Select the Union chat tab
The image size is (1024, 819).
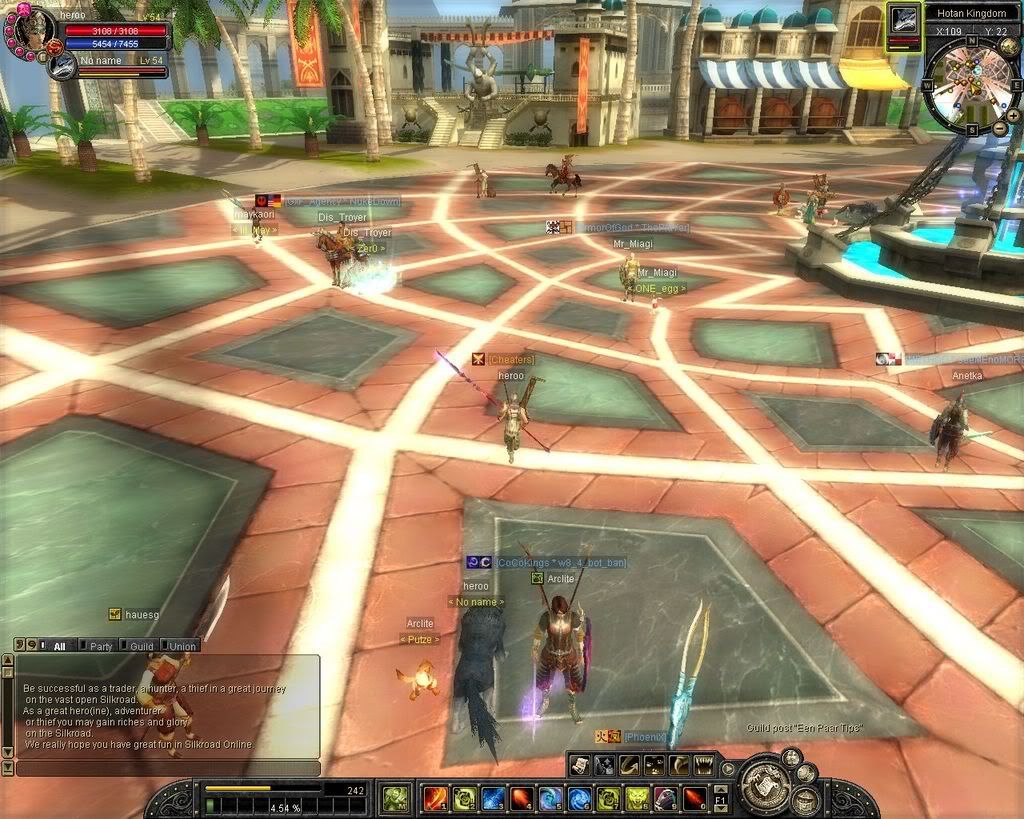pos(180,646)
